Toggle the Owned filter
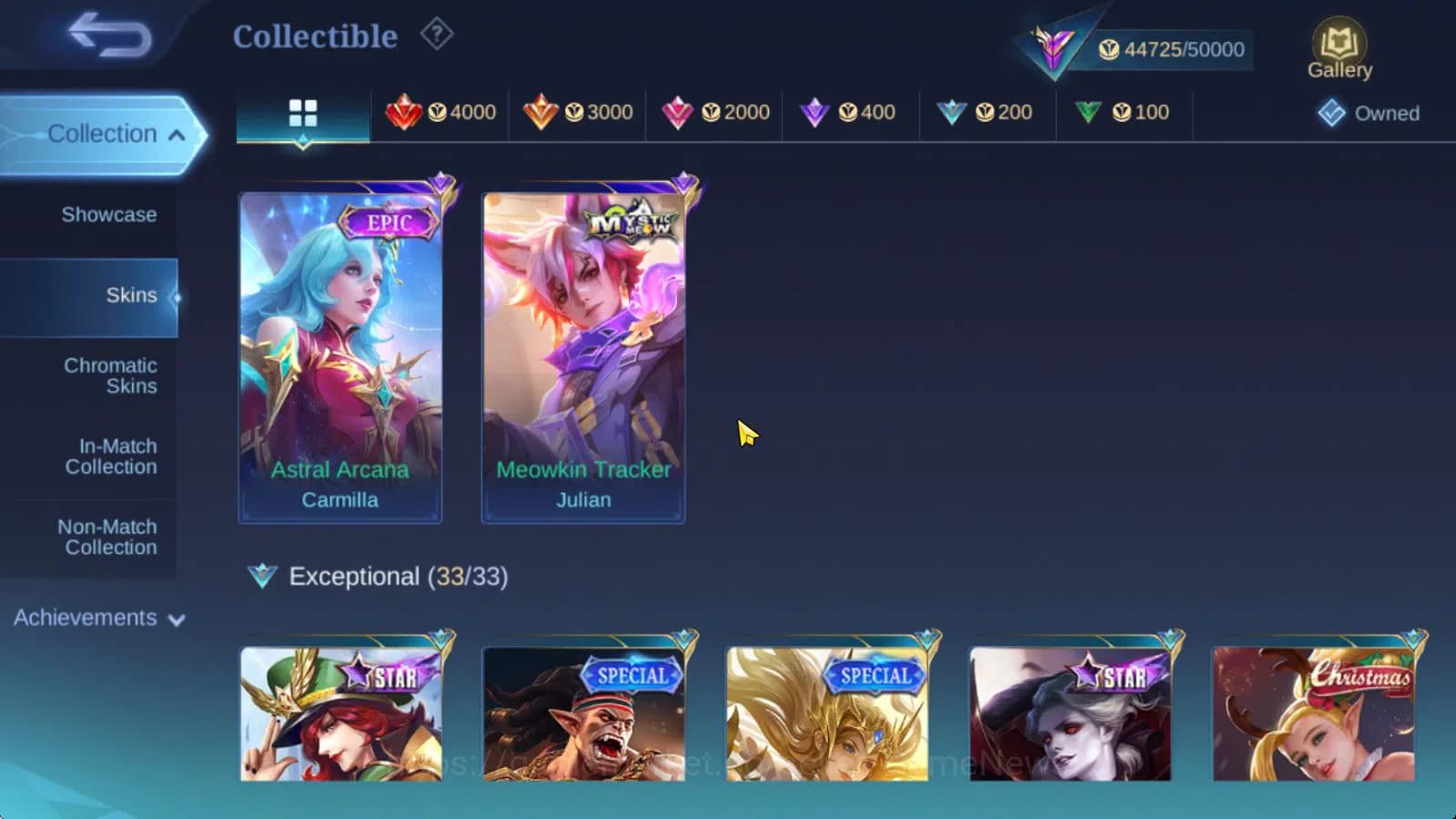1456x819 pixels. click(1367, 114)
